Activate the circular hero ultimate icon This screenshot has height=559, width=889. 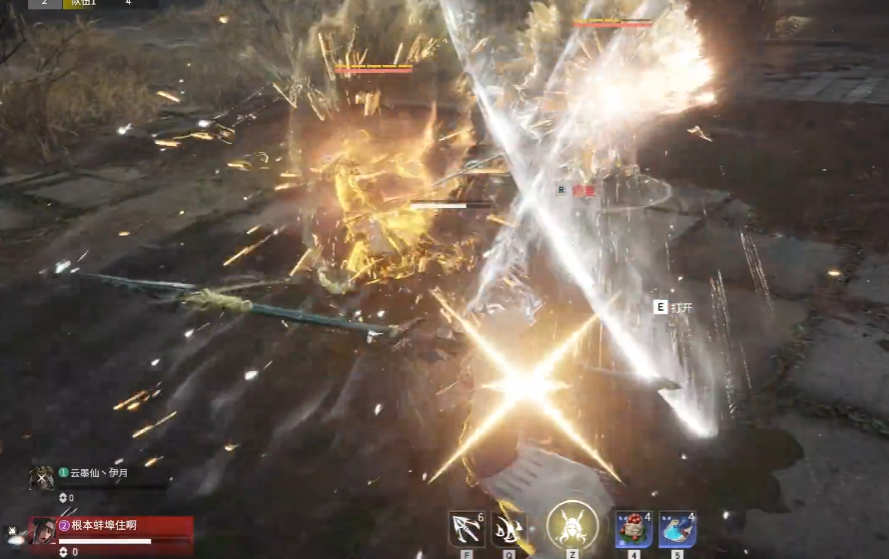[x=572, y=526]
